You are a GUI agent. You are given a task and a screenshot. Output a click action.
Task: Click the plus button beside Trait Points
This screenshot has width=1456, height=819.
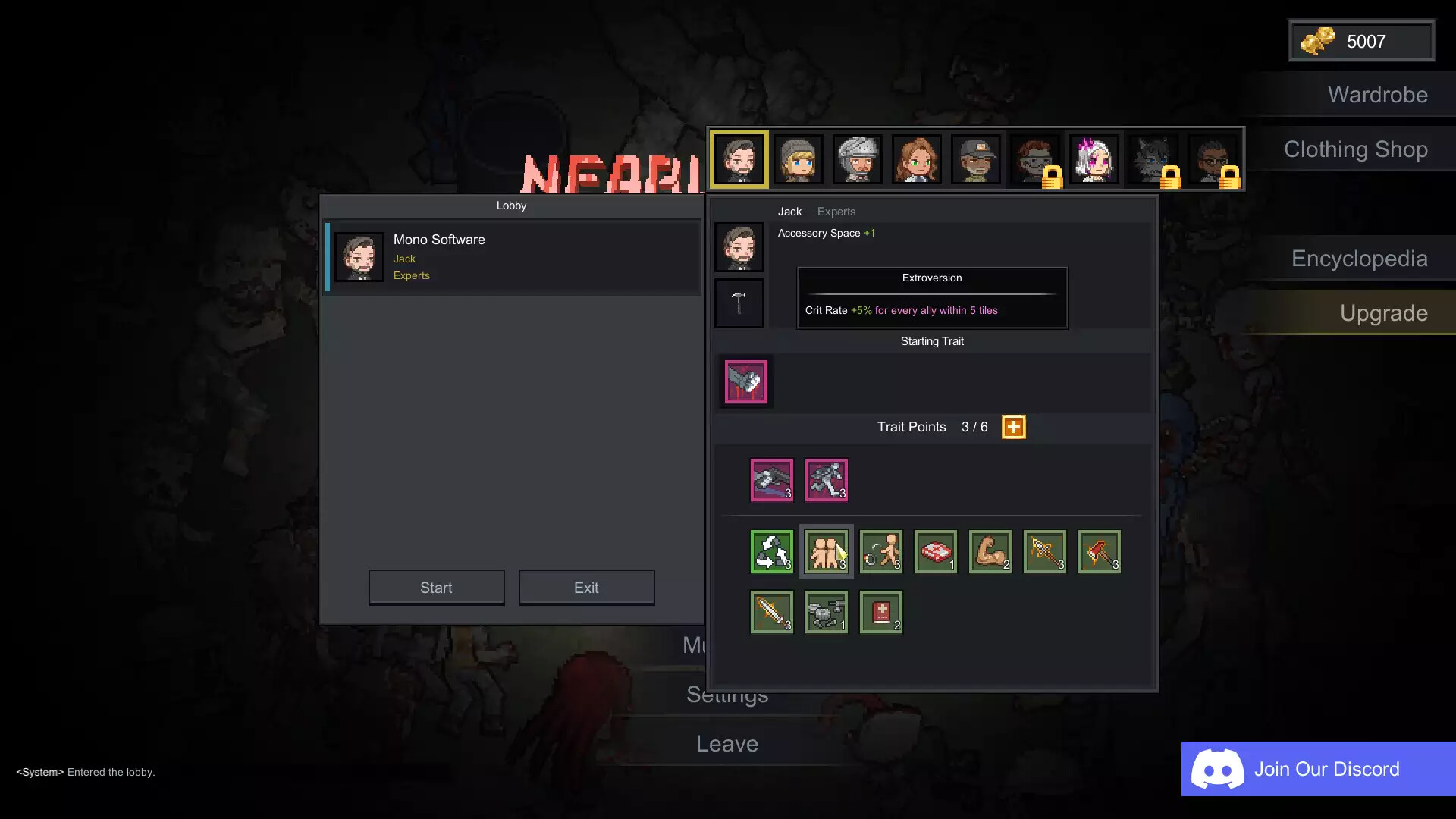pyautogui.click(x=1014, y=426)
